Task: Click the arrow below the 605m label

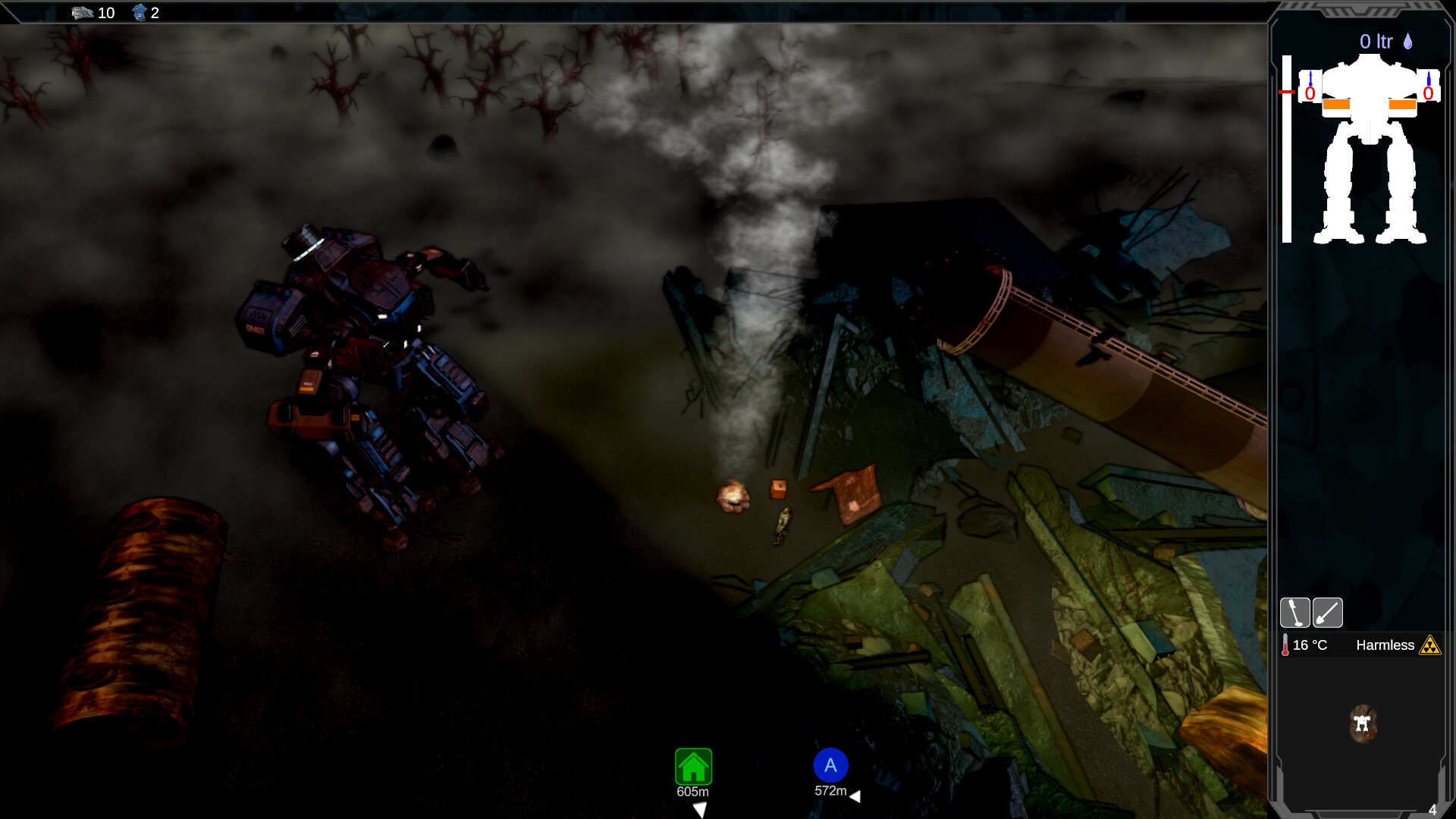Action: click(700, 810)
